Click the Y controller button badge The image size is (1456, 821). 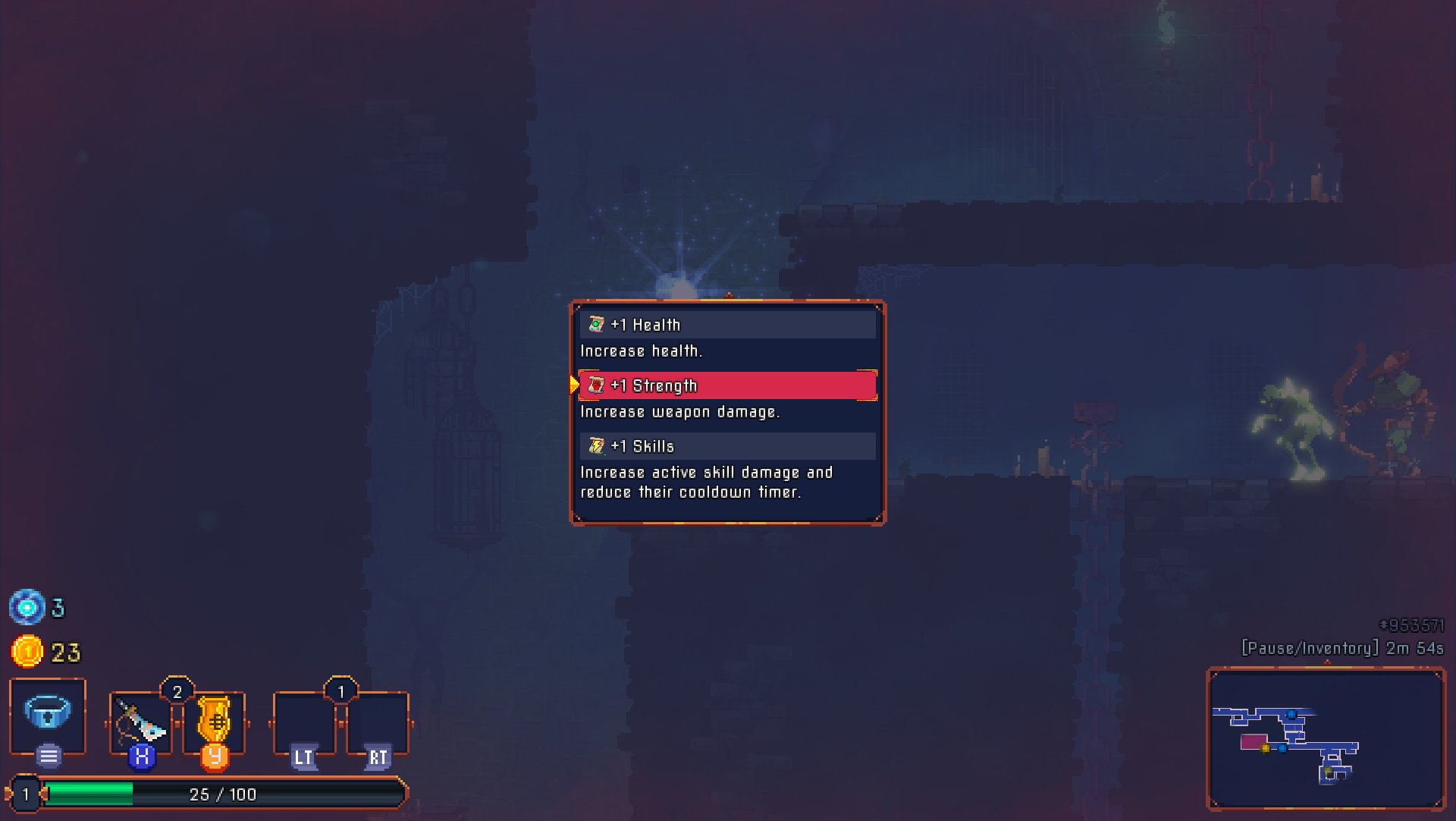click(215, 758)
